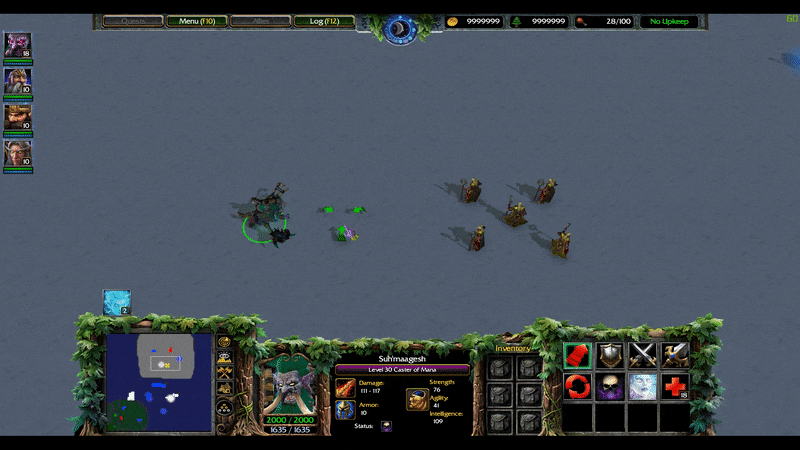Click the minimap signal ping button
The width and height of the screenshot is (800, 450).
225,343
